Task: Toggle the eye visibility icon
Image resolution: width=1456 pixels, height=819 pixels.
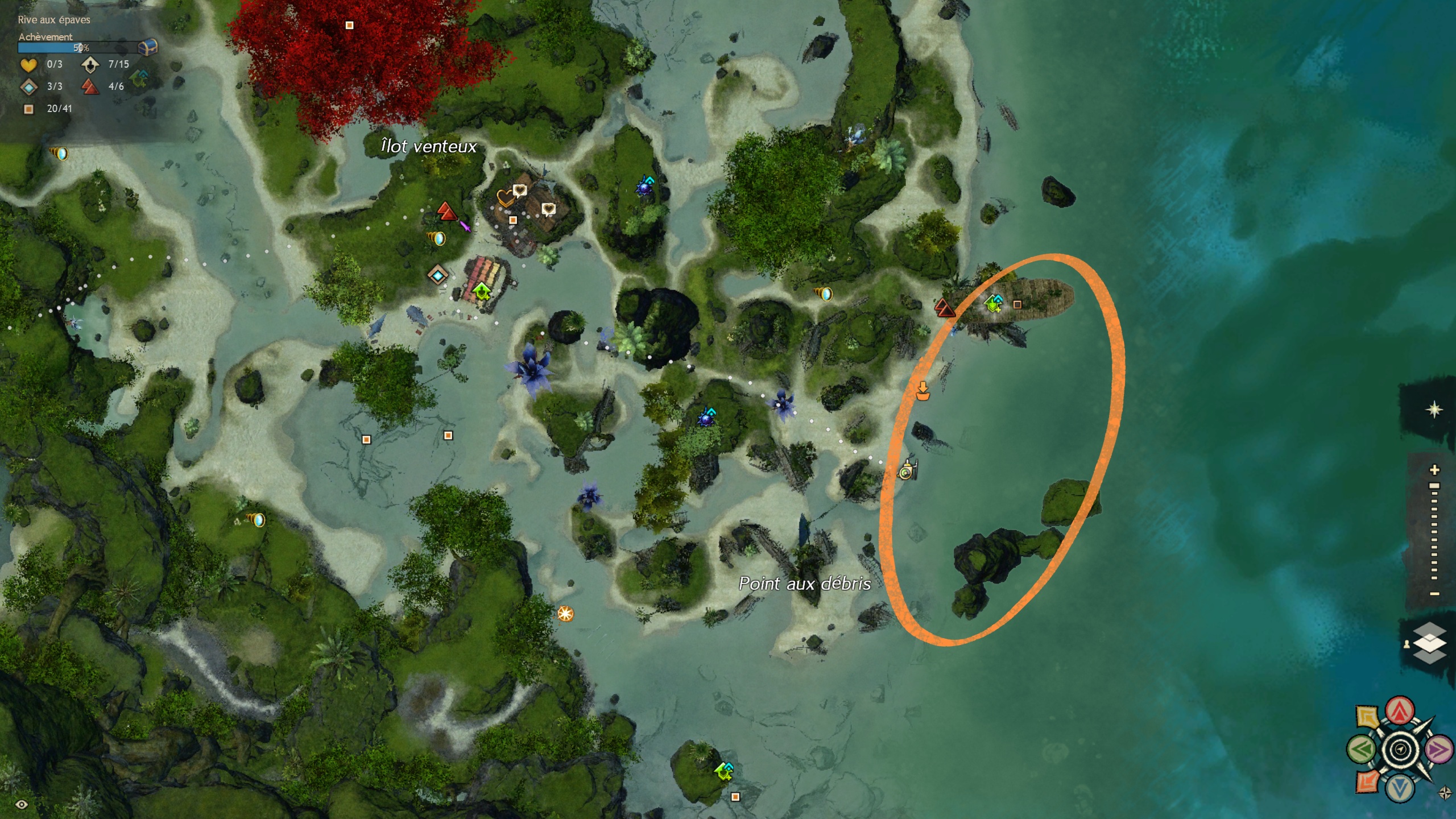Action: (x=22, y=804)
